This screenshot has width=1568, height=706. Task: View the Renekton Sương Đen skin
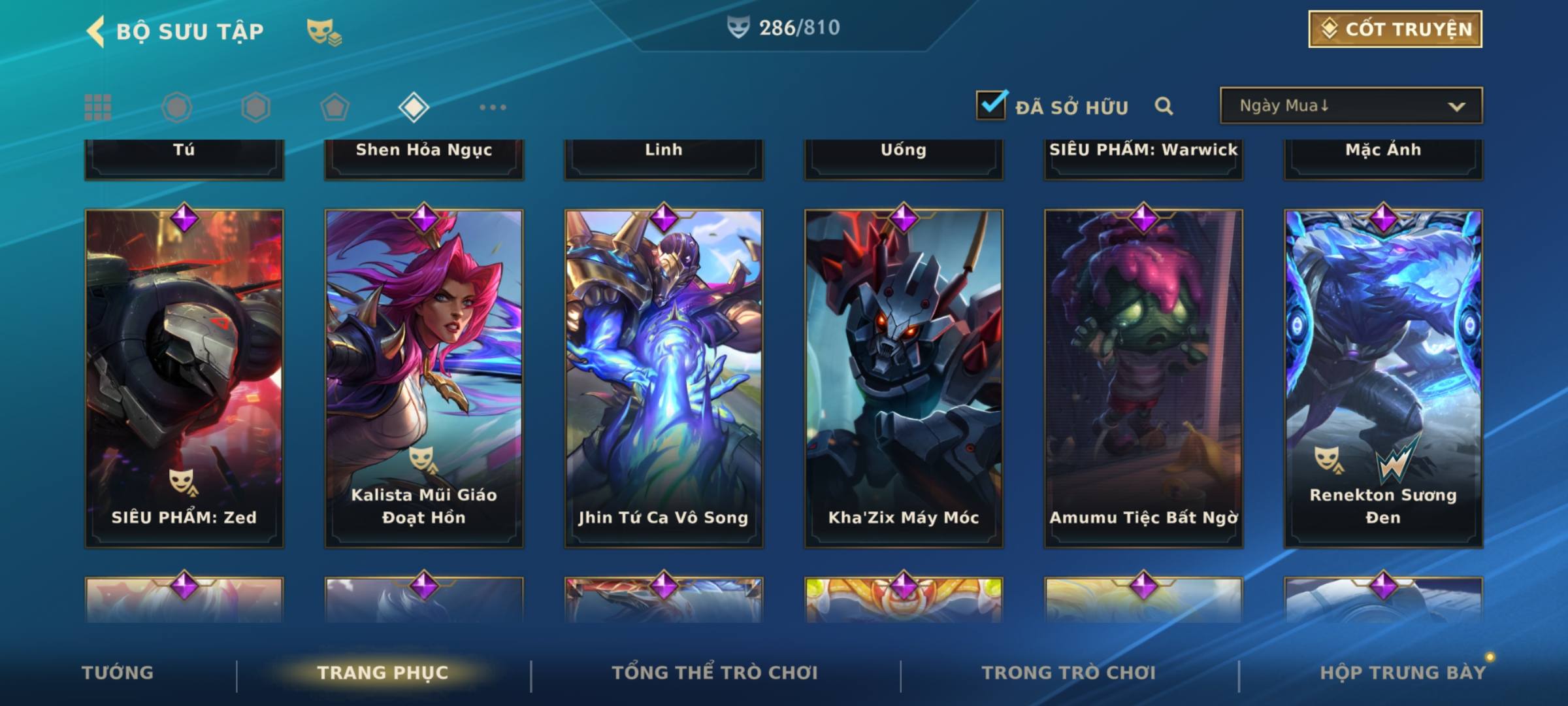1383,378
